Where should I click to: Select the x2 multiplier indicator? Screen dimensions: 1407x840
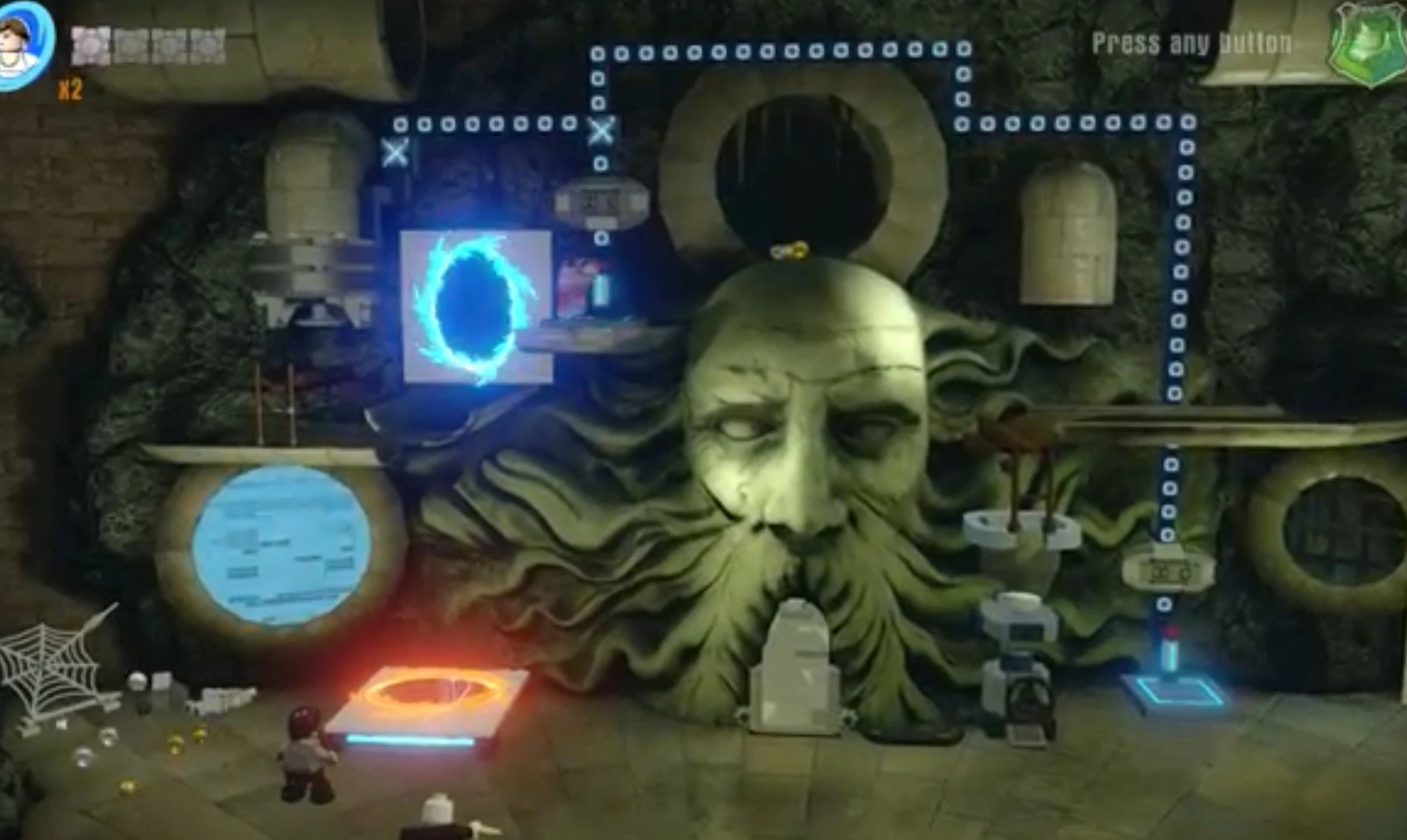tap(69, 88)
